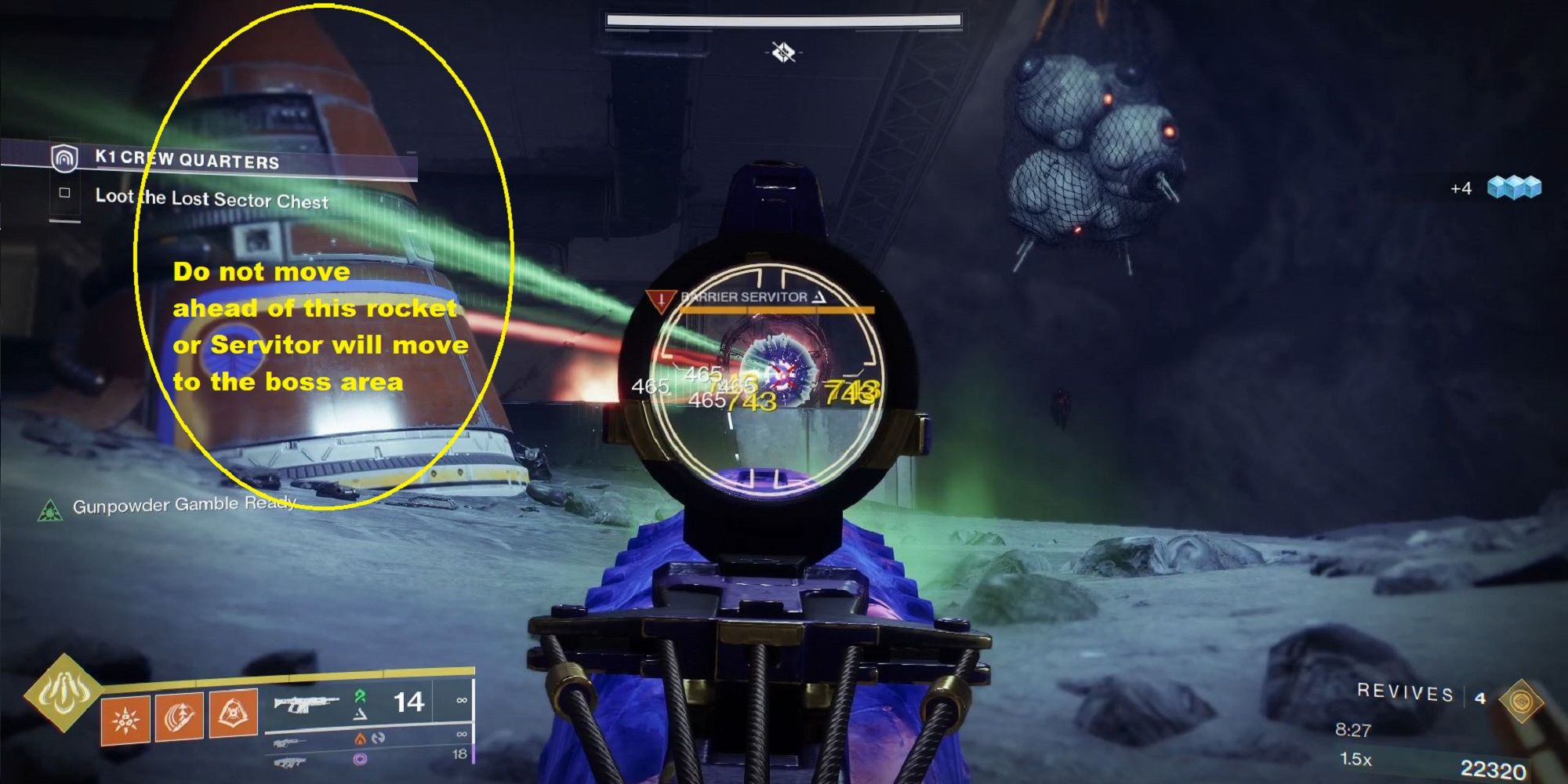Click the Gunpowder Gamble Ready buff icon

52,512
